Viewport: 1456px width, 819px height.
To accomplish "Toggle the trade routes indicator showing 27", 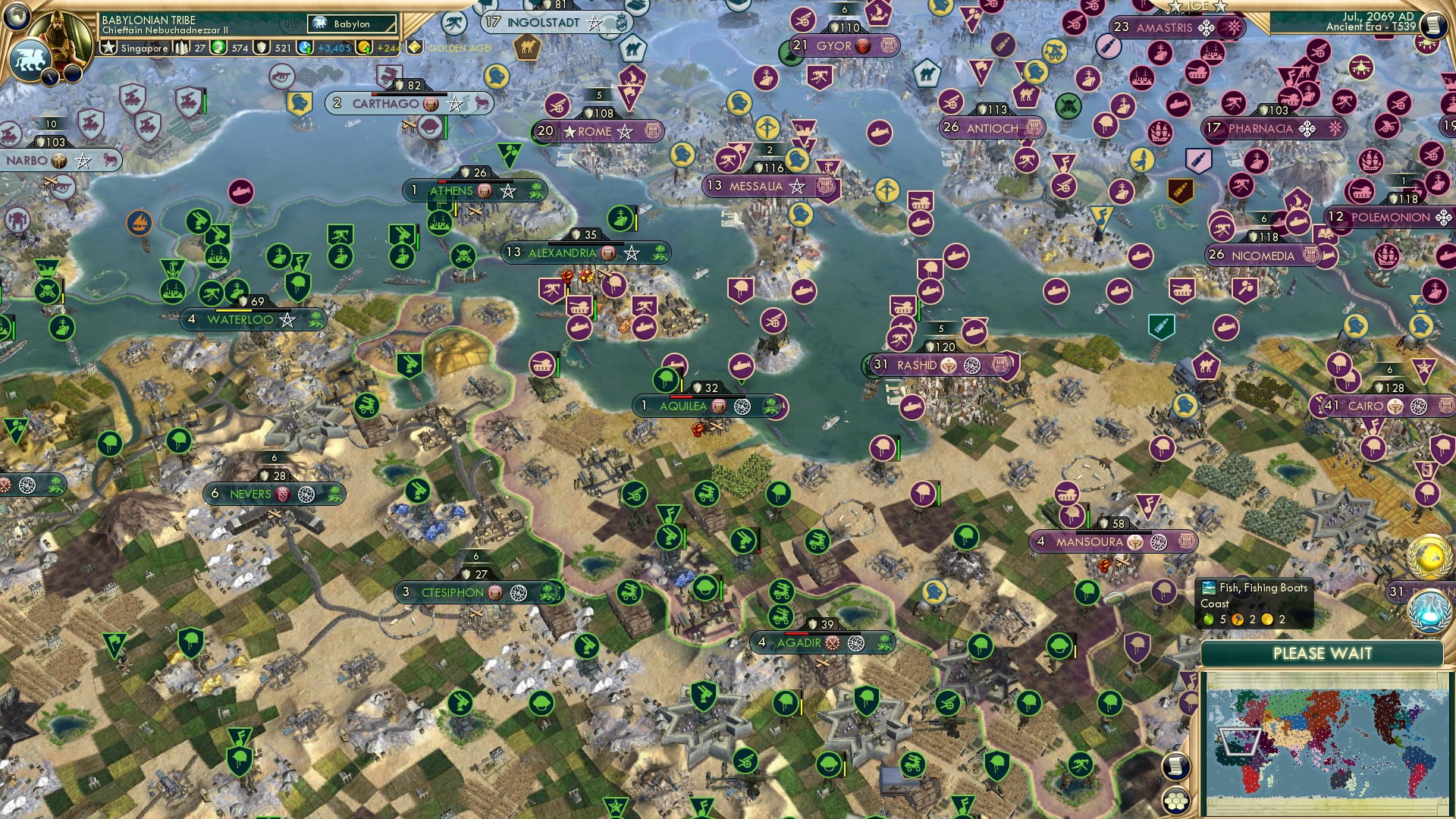I will [x=181, y=48].
